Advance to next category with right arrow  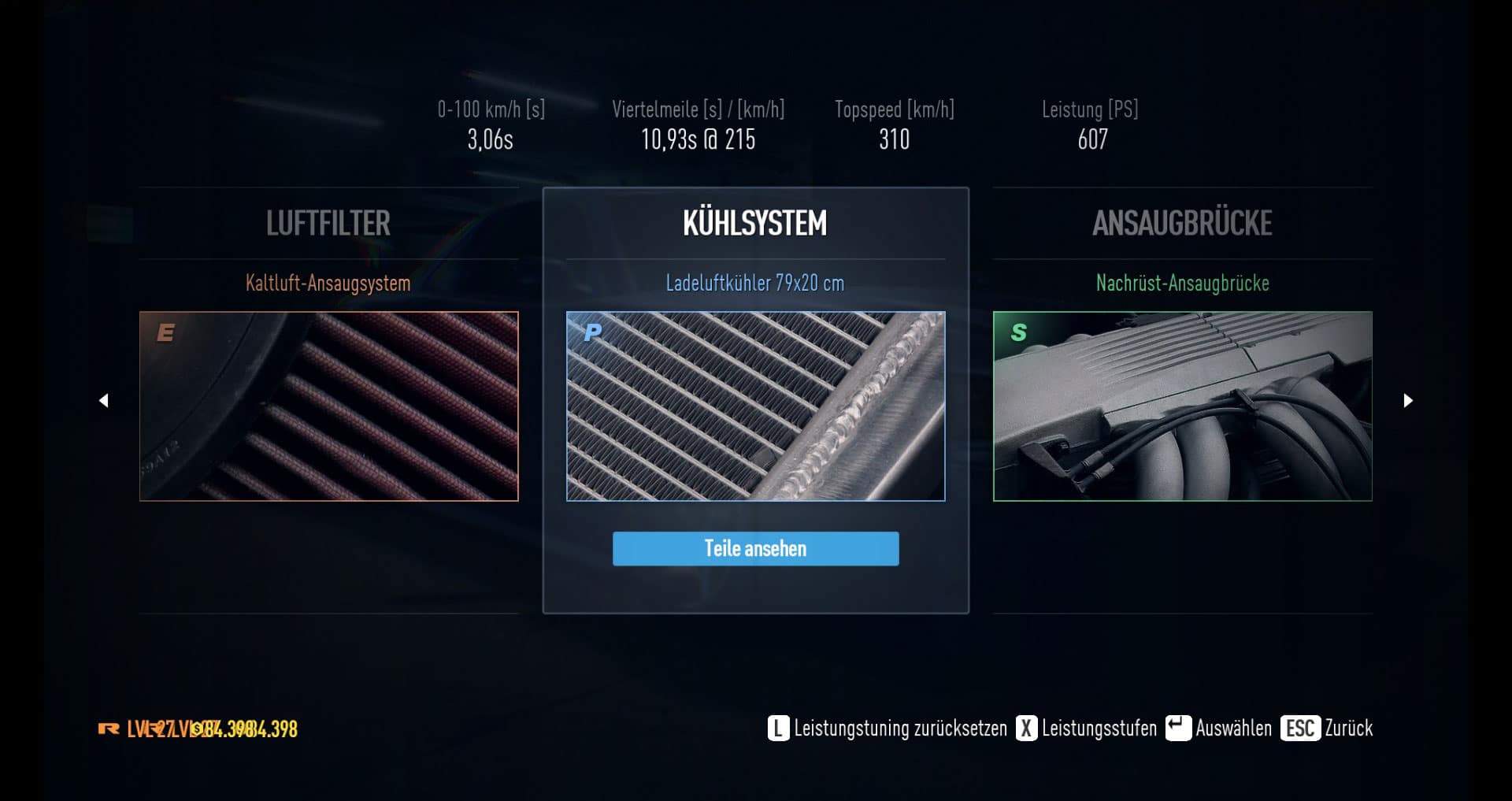(x=1408, y=401)
